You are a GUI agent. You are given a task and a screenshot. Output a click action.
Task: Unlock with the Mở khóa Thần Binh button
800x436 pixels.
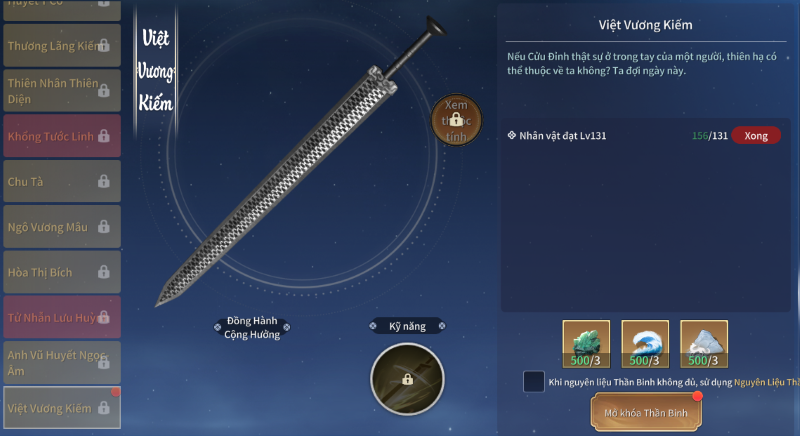(645, 411)
